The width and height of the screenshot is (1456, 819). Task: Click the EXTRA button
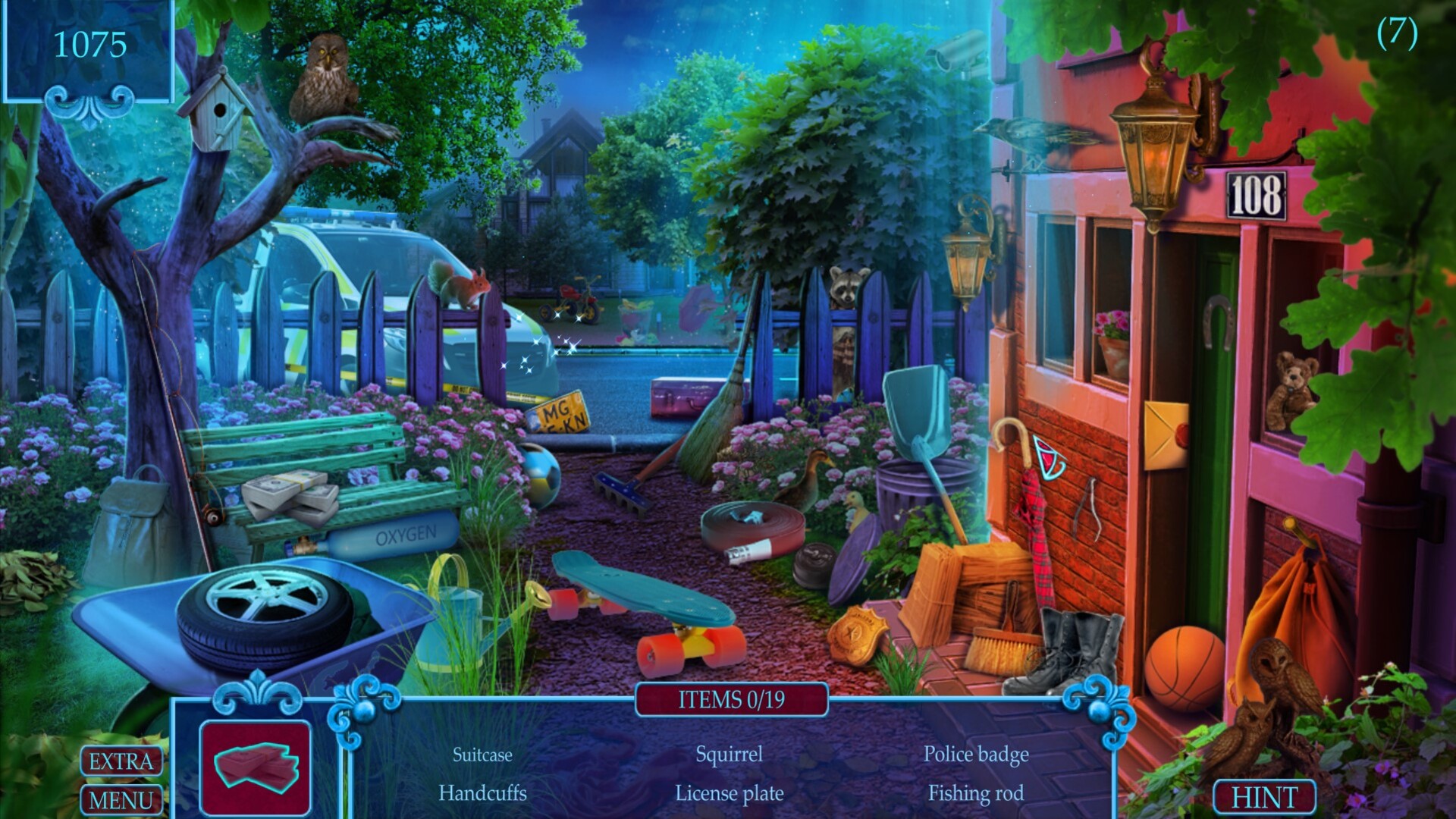click(x=121, y=762)
